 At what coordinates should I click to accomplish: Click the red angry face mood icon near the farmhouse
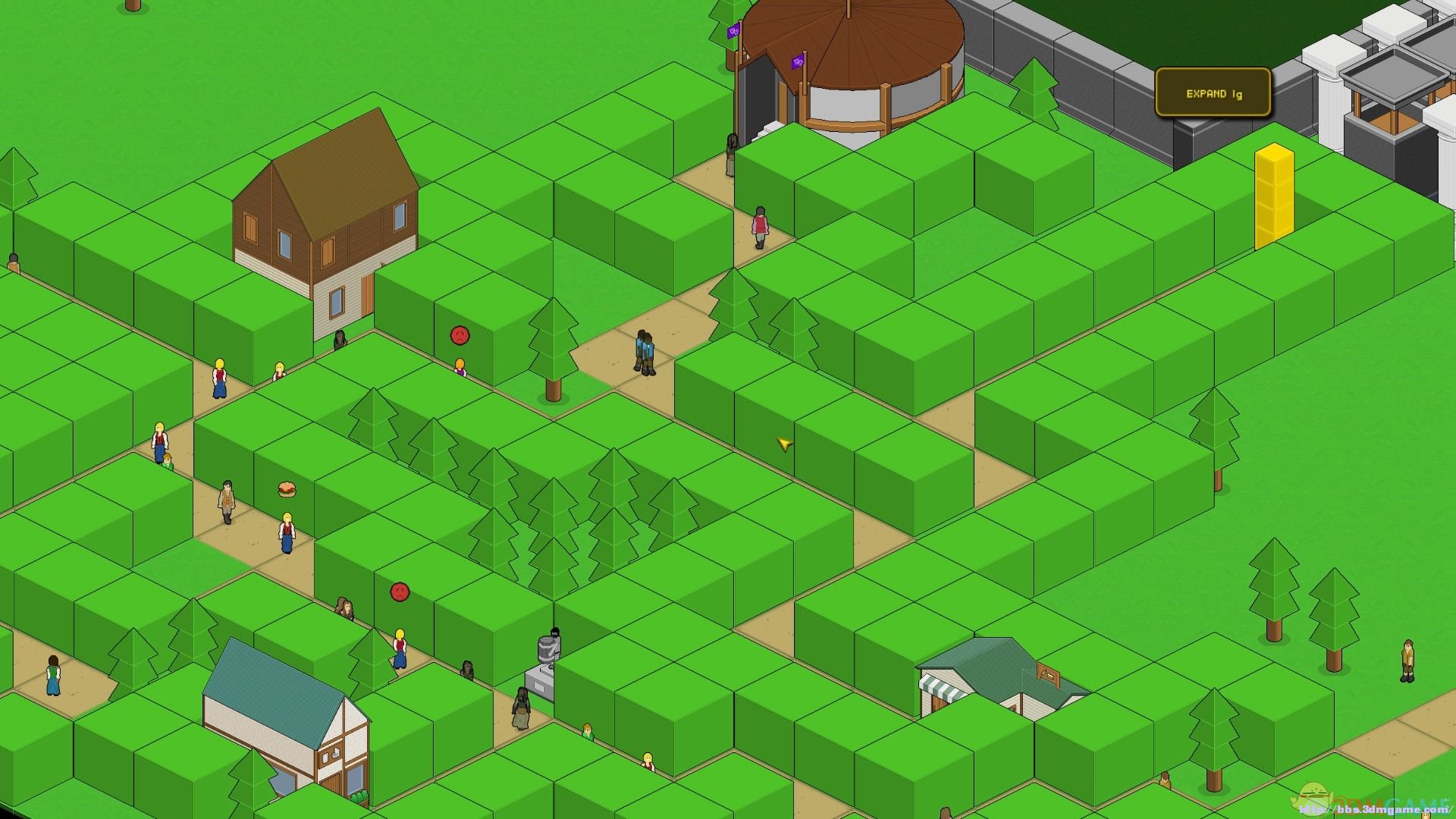458,336
